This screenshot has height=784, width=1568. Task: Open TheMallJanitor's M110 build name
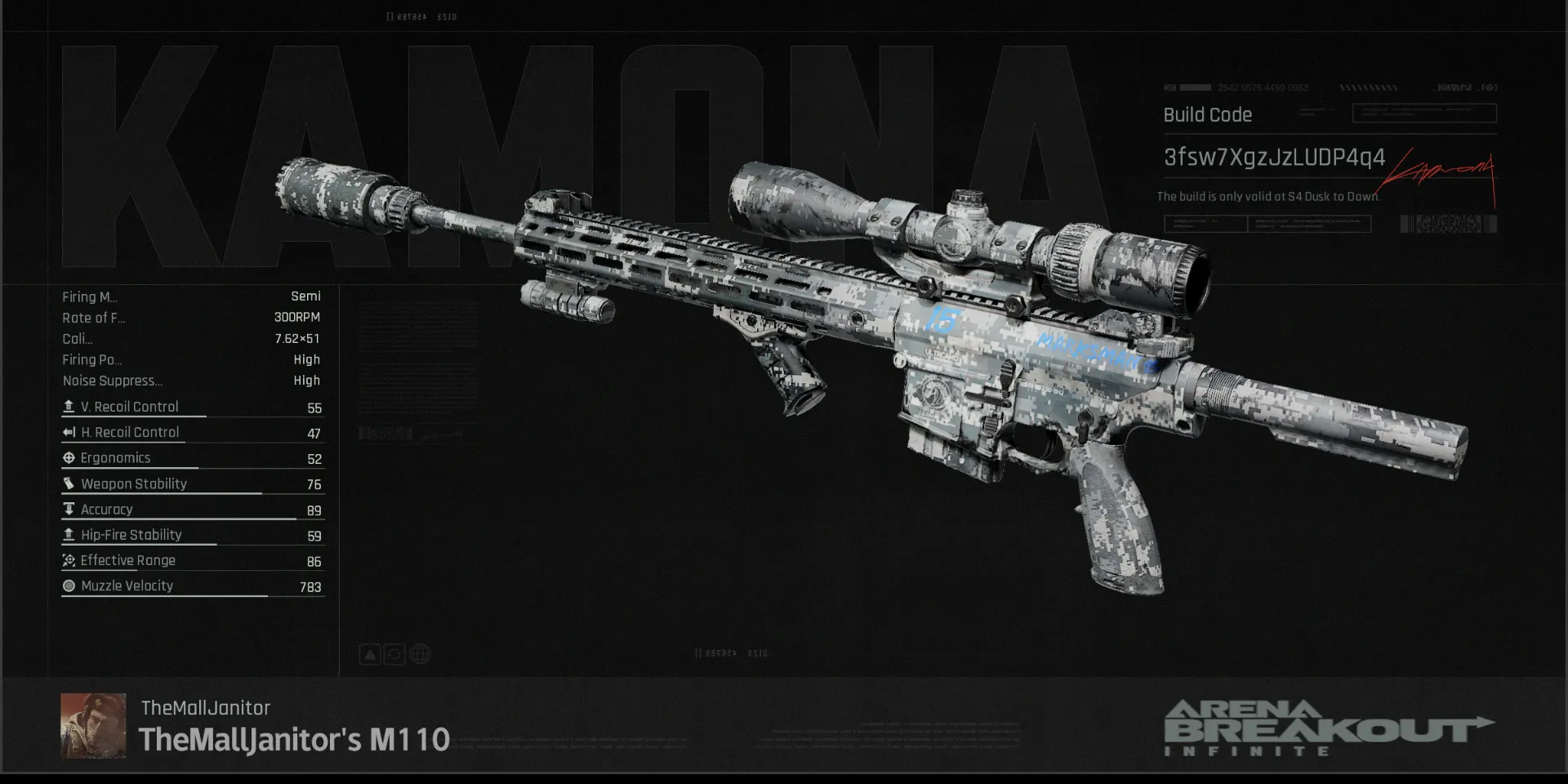(x=294, y=741)
